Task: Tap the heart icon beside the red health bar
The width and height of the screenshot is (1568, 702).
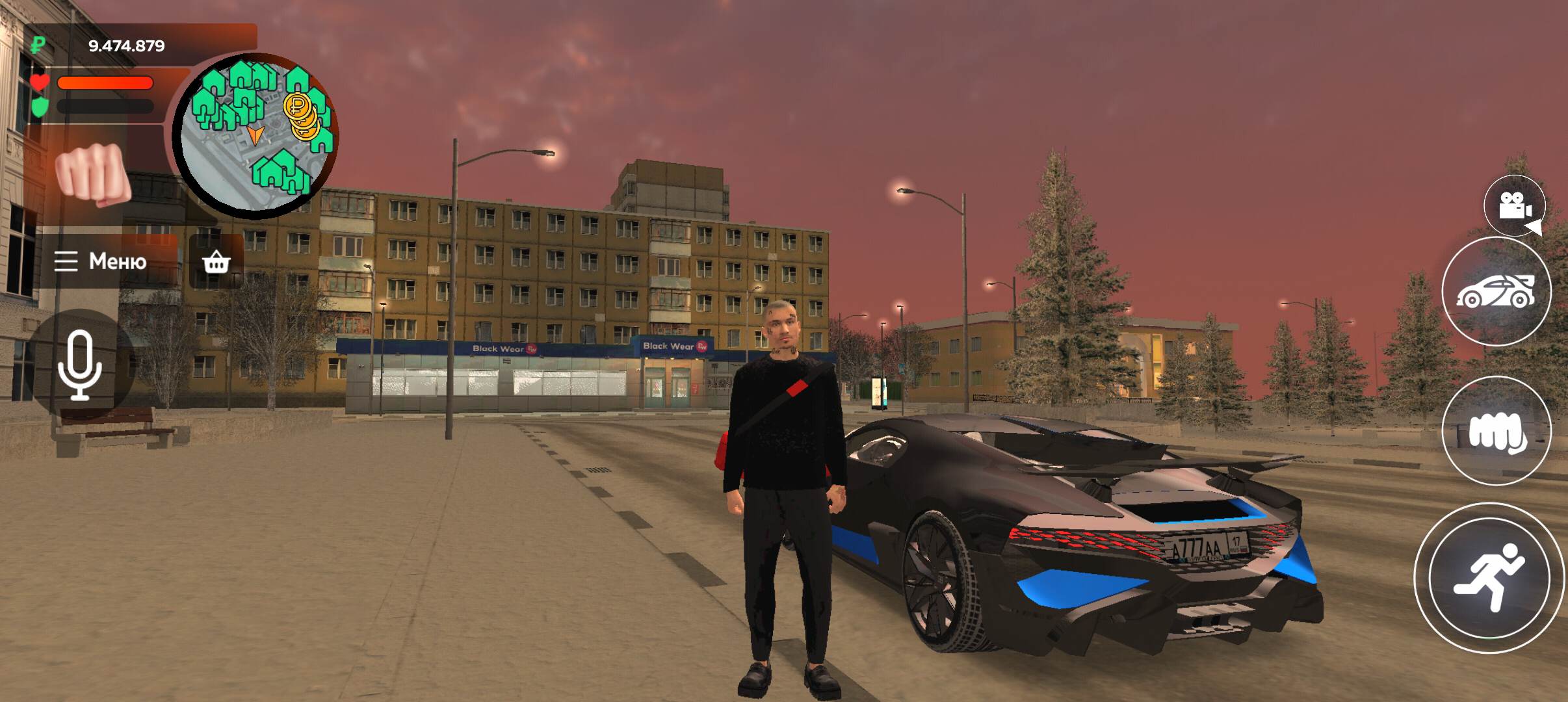Action: coord(40,81)
